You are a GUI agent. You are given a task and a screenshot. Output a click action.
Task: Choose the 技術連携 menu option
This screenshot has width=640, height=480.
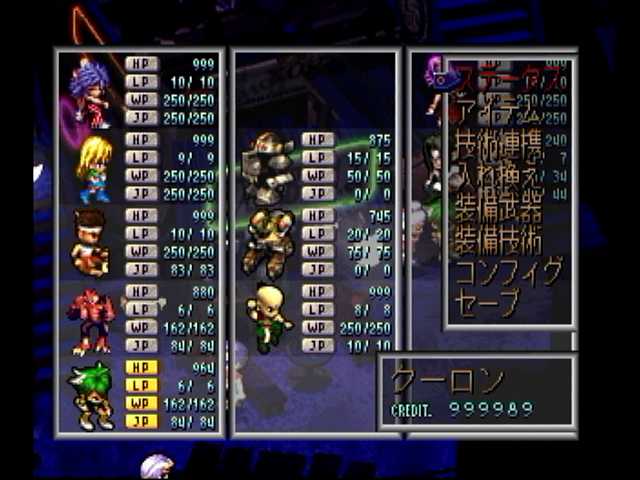499,150
